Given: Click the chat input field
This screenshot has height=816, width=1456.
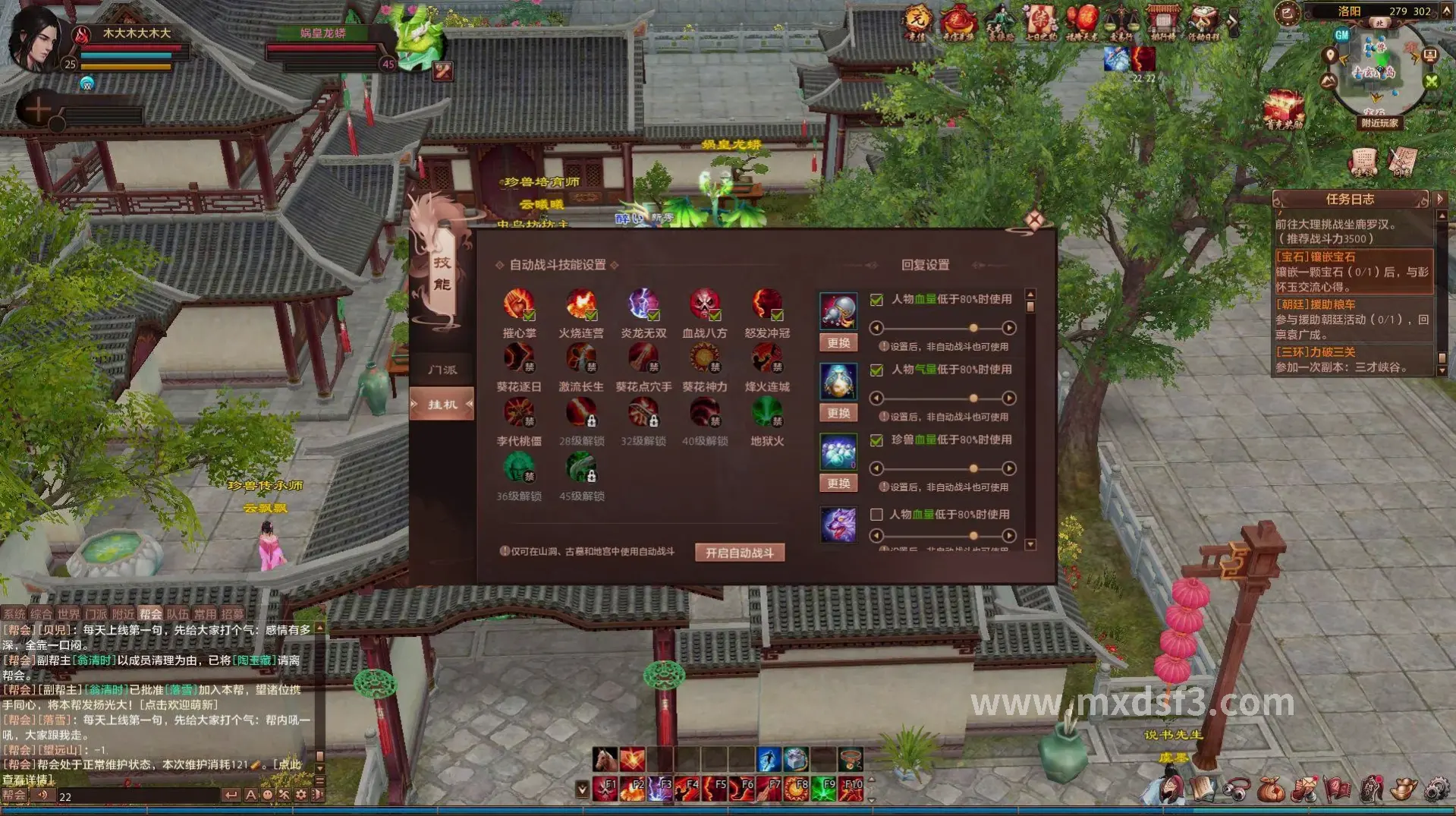Looking at the screenshot, I should [x=137, y=796].
